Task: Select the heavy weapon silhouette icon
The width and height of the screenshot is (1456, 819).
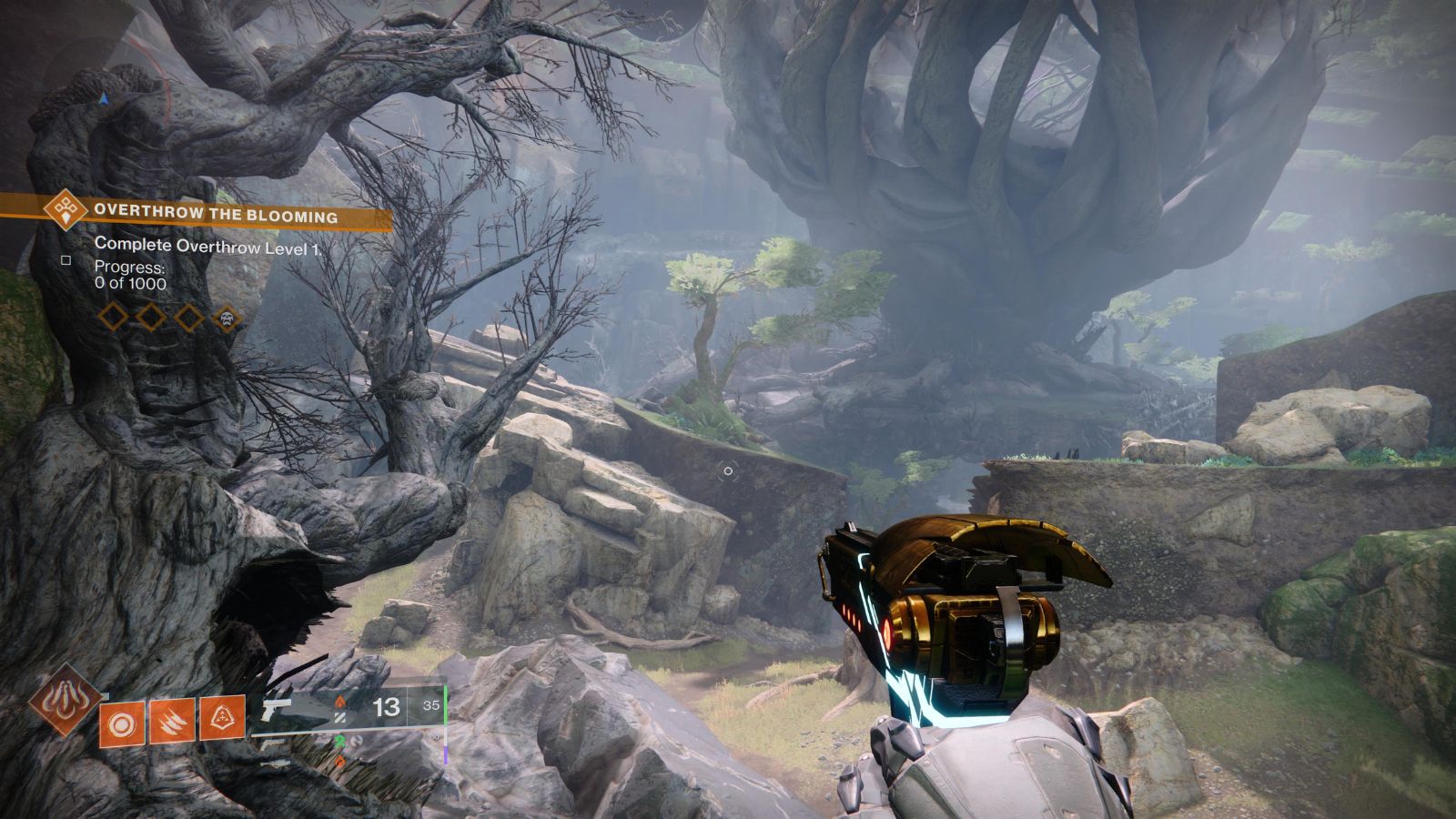Action: tap(273, 764)
